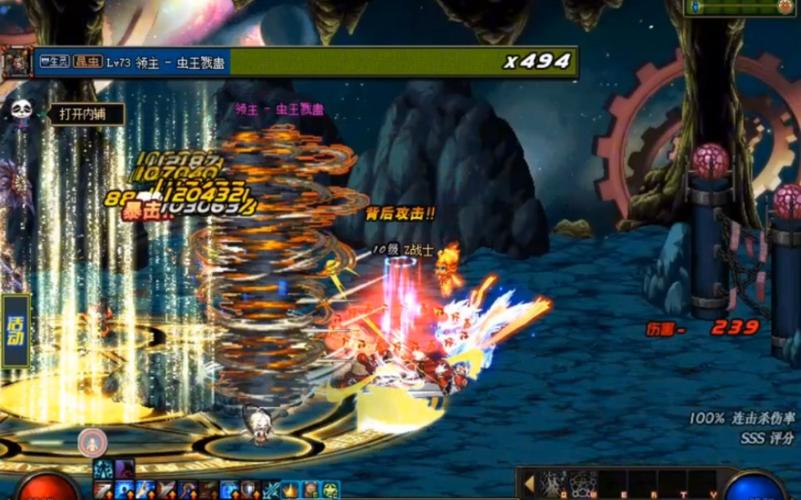Click the panda helper icon
This screenshot has height=500, width=801.
click(20, 108)
